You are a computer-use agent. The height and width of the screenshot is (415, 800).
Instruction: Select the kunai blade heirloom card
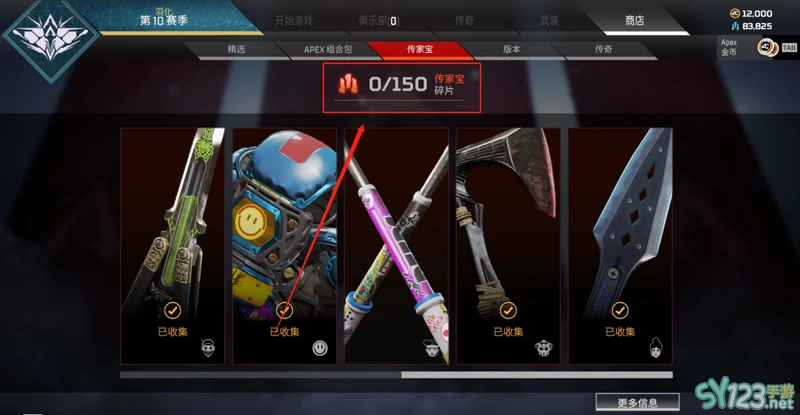621,245
